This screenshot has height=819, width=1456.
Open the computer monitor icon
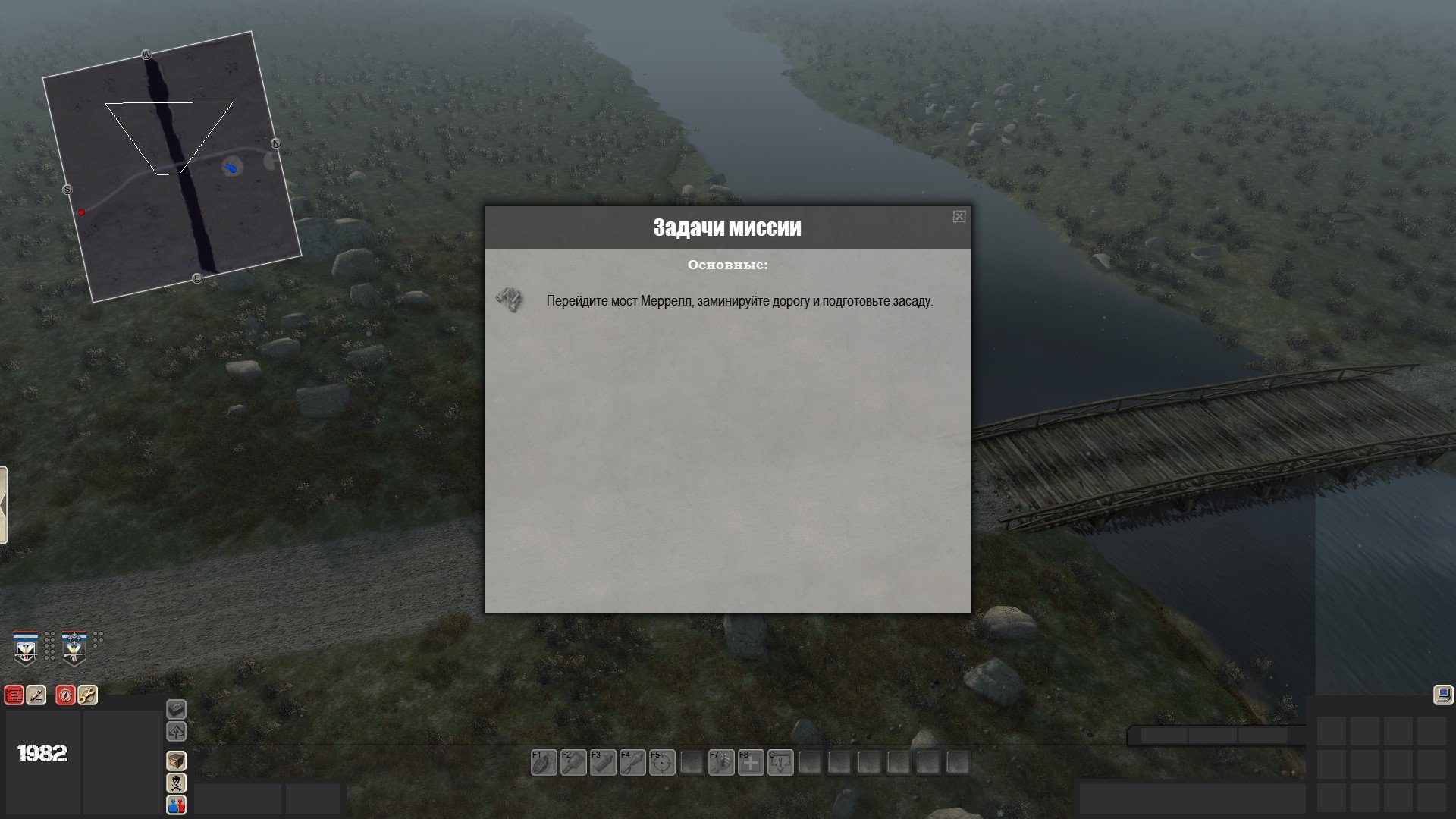click(x=1442, y=695)
